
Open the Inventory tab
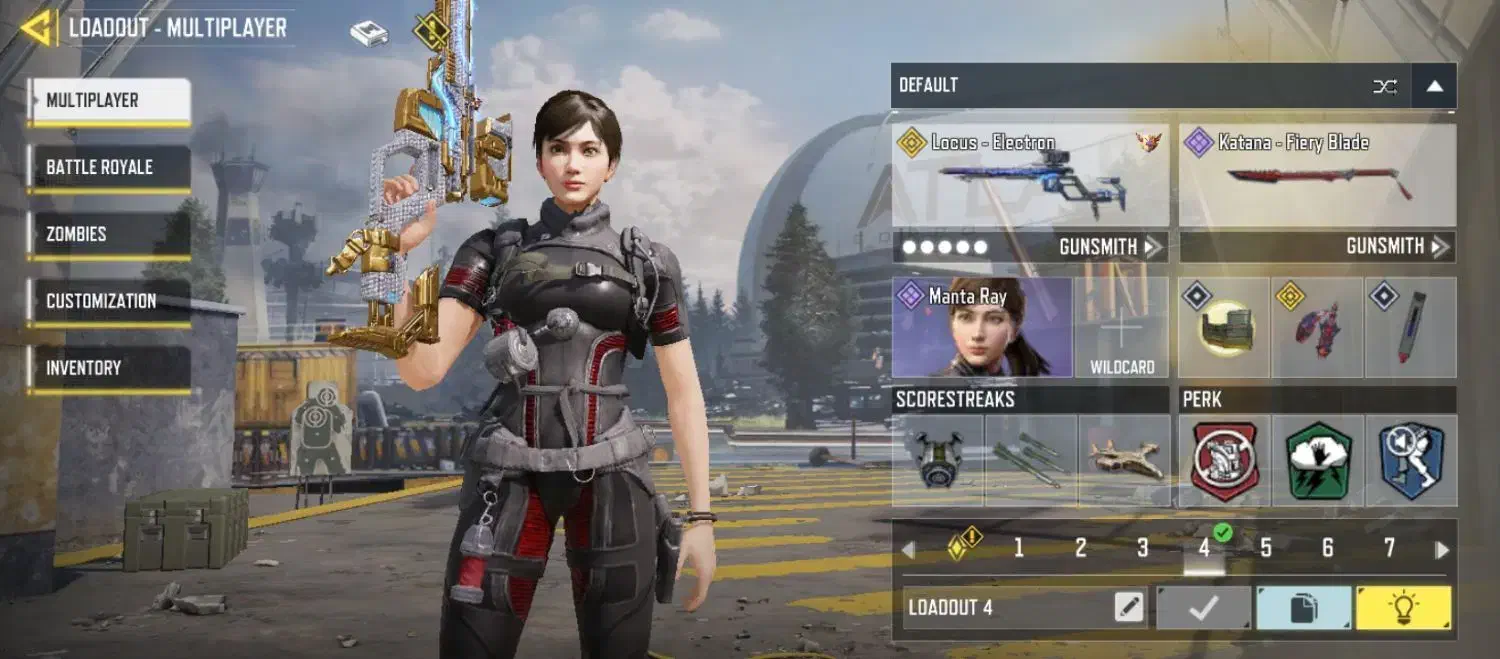pyautogui.click(x=108, y=368)
